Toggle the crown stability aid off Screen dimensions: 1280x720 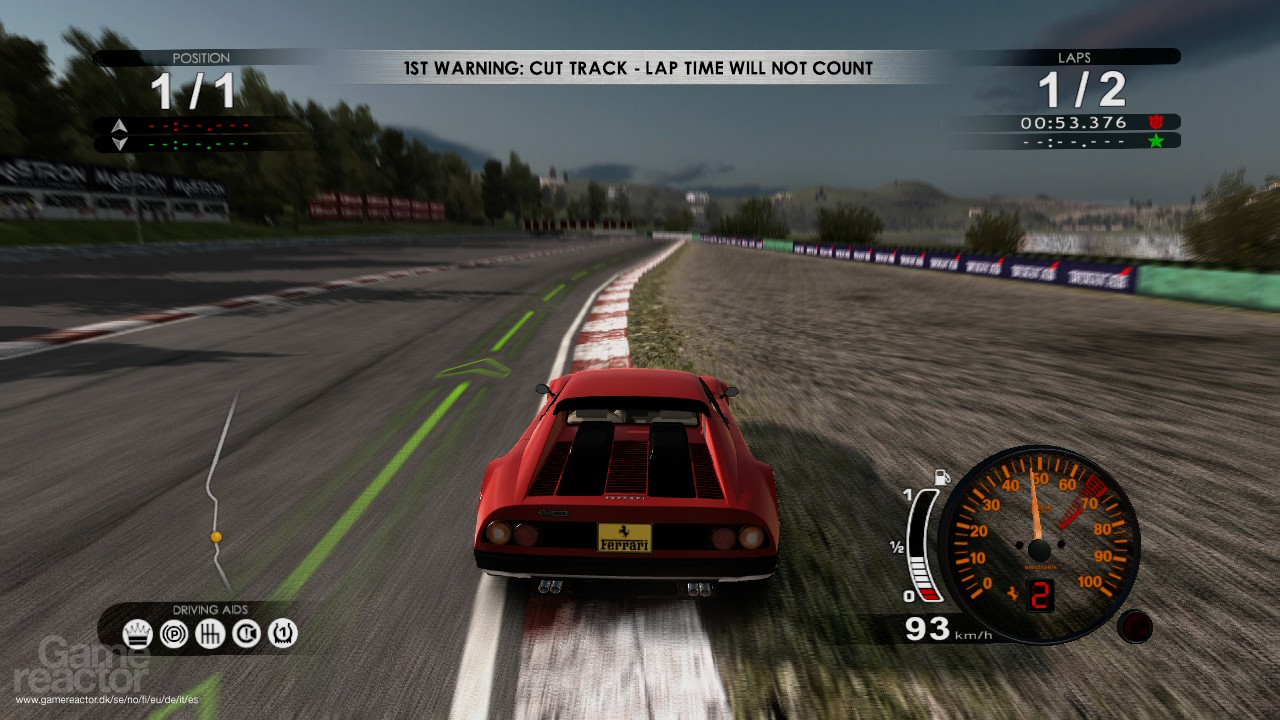[x=138, y=633]
